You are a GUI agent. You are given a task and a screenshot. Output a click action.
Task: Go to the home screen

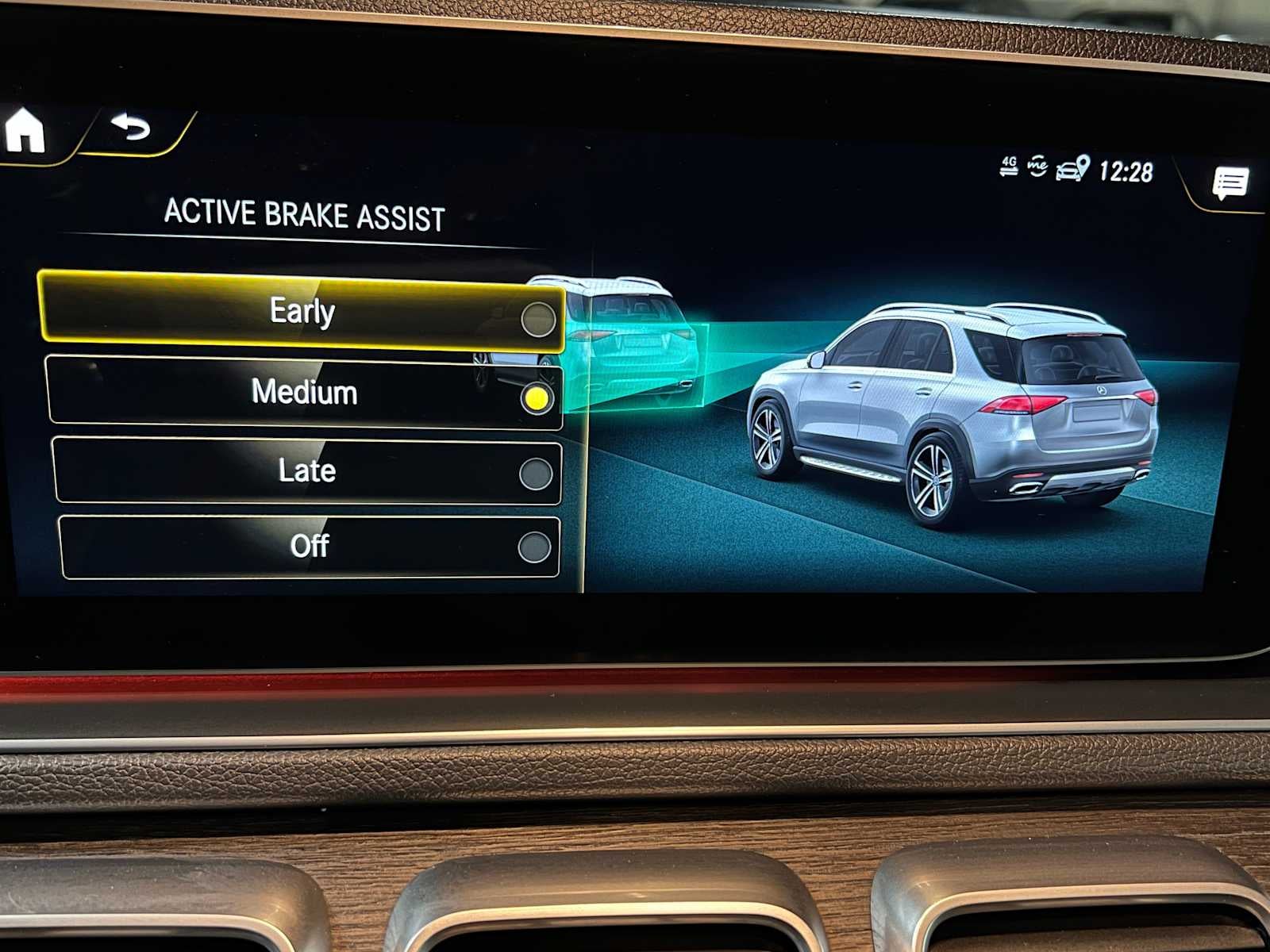click(x=25, y=131)
